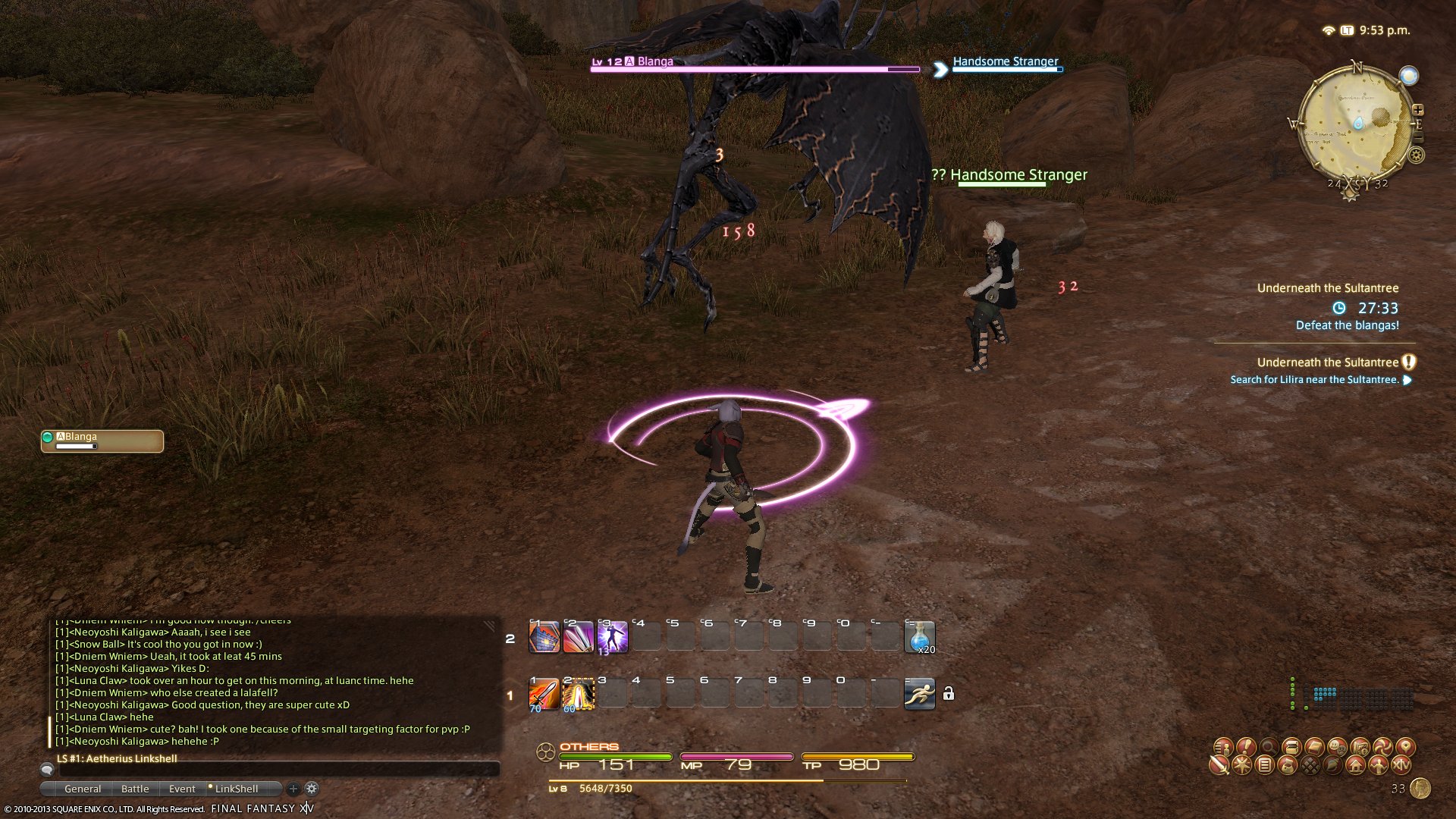Select Blanga in the enemy list
The width and height of the screenshot is (1456, 819).
click(102, 441)
